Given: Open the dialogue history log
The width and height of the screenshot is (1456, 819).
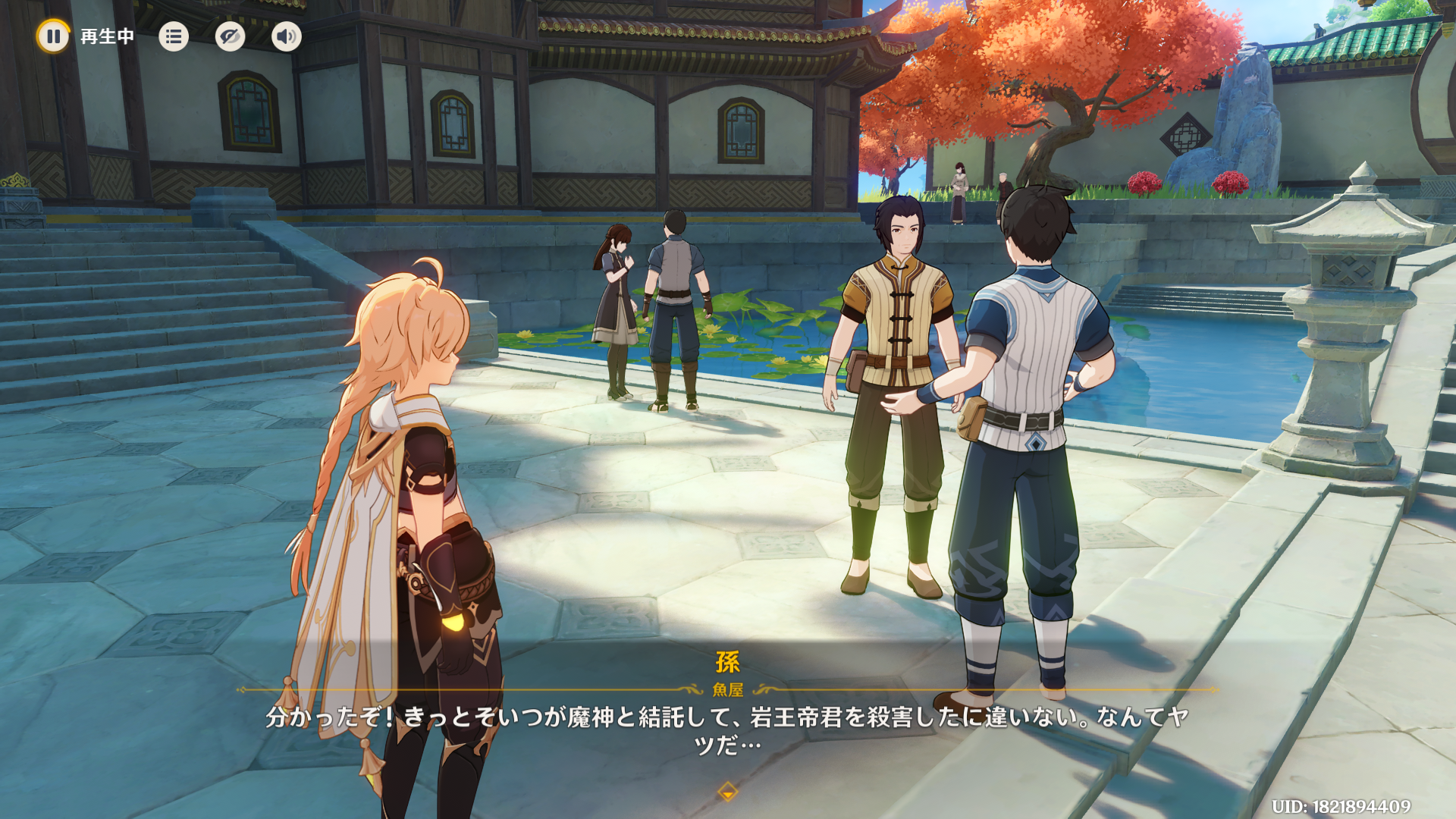Looking at the screenshot, I should 174,36.
